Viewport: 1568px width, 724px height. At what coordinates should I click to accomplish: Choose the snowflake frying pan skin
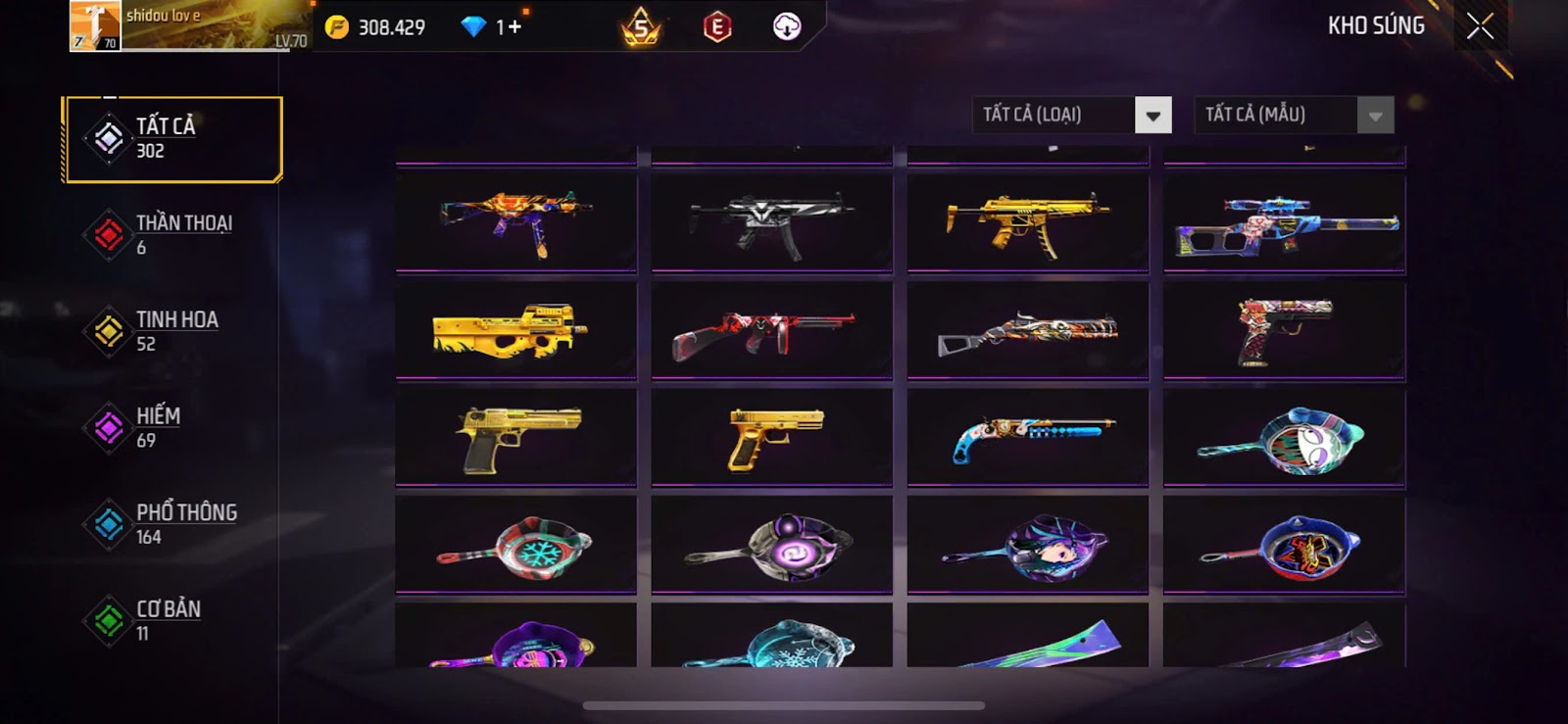(x=515, y=545)
